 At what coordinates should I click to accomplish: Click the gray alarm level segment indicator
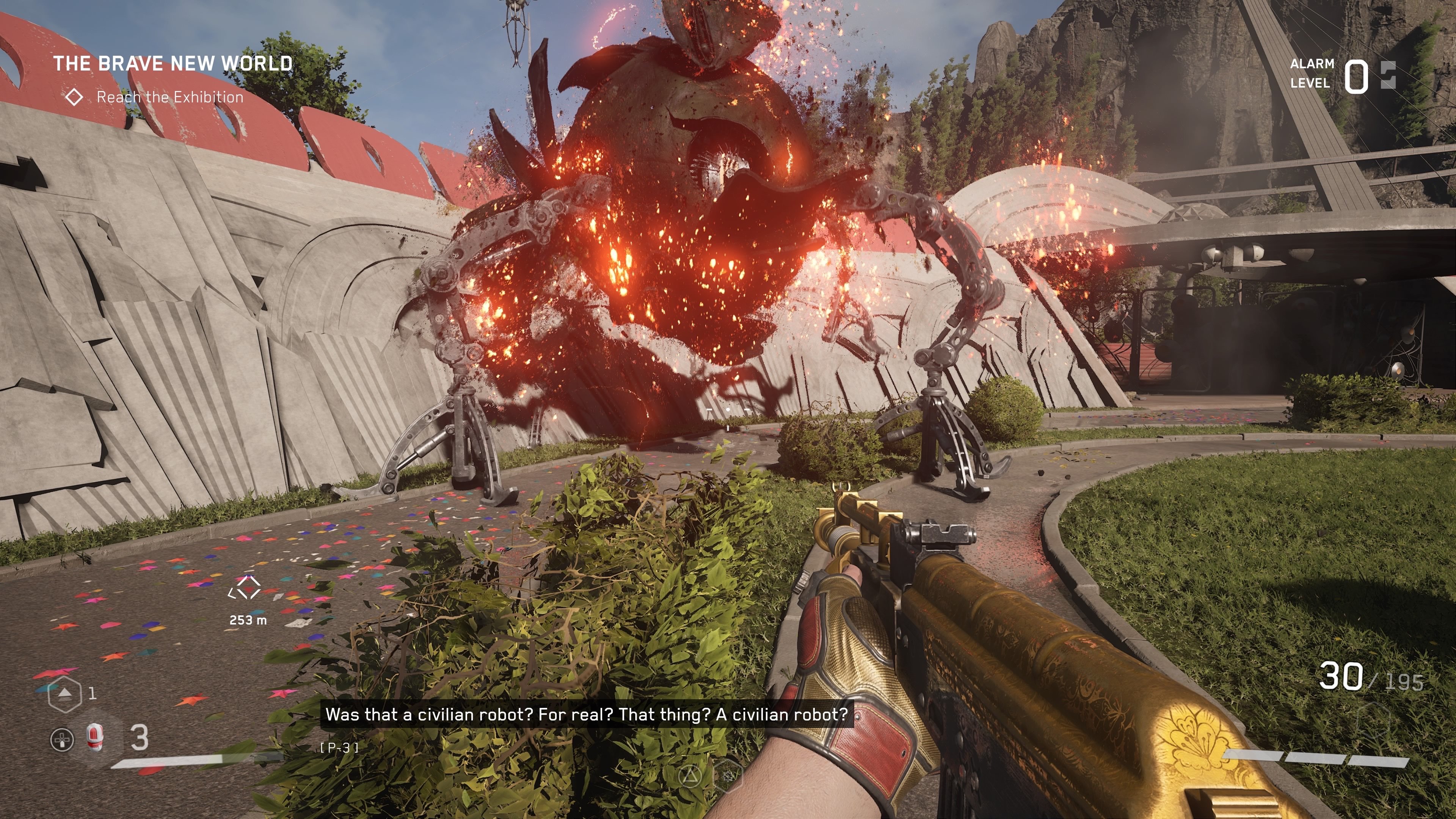click(1388, 75)
